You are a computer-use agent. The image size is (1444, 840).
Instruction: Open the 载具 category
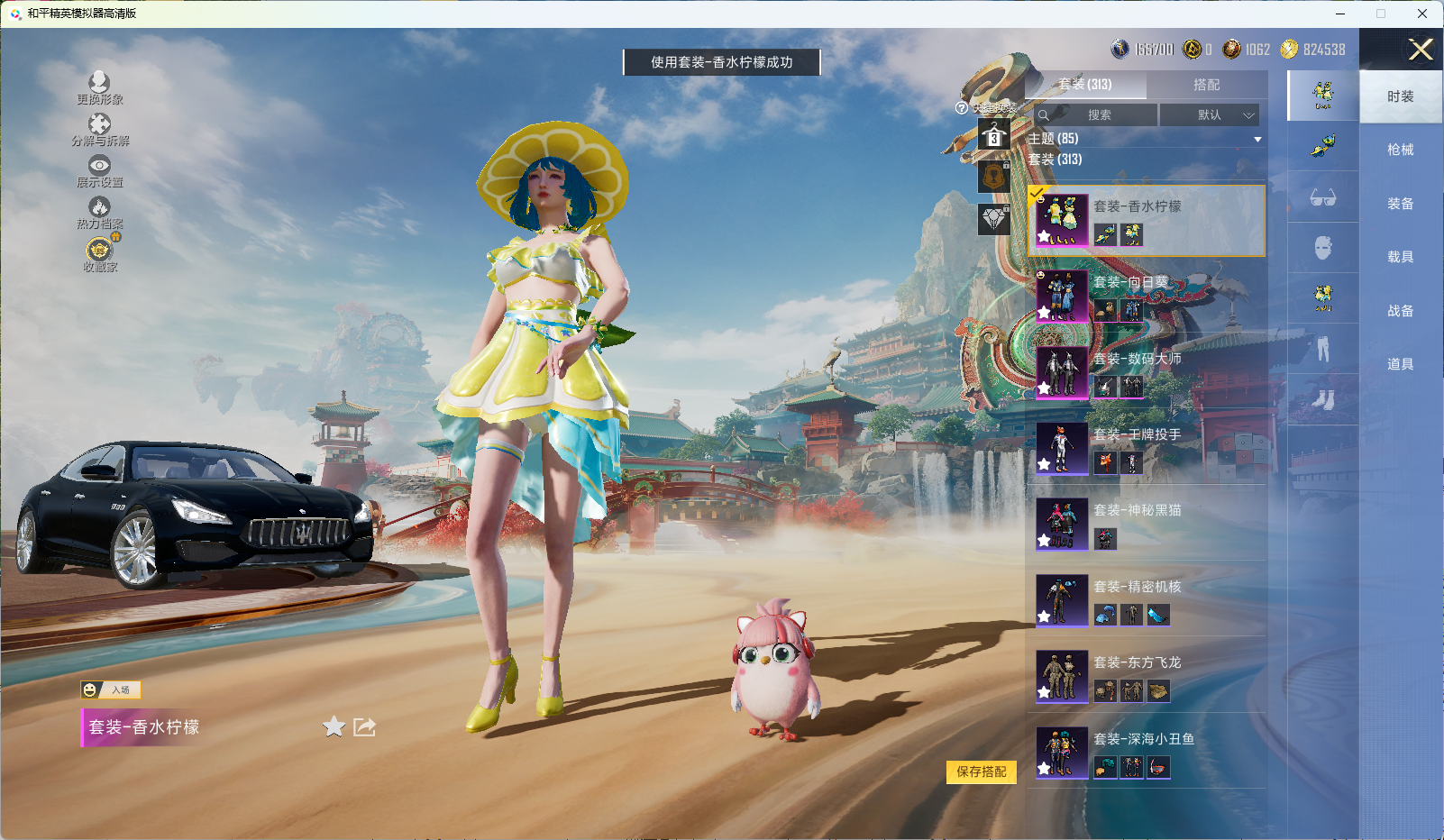(1400, 257)
